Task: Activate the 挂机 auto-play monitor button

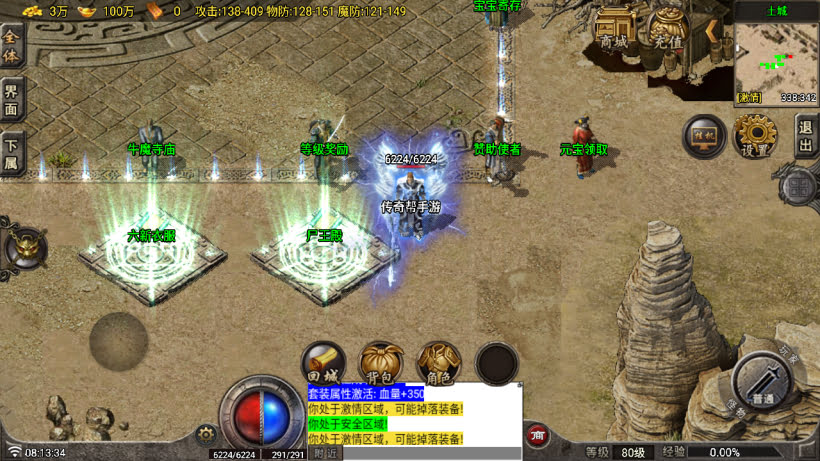Action: (704, 136)
